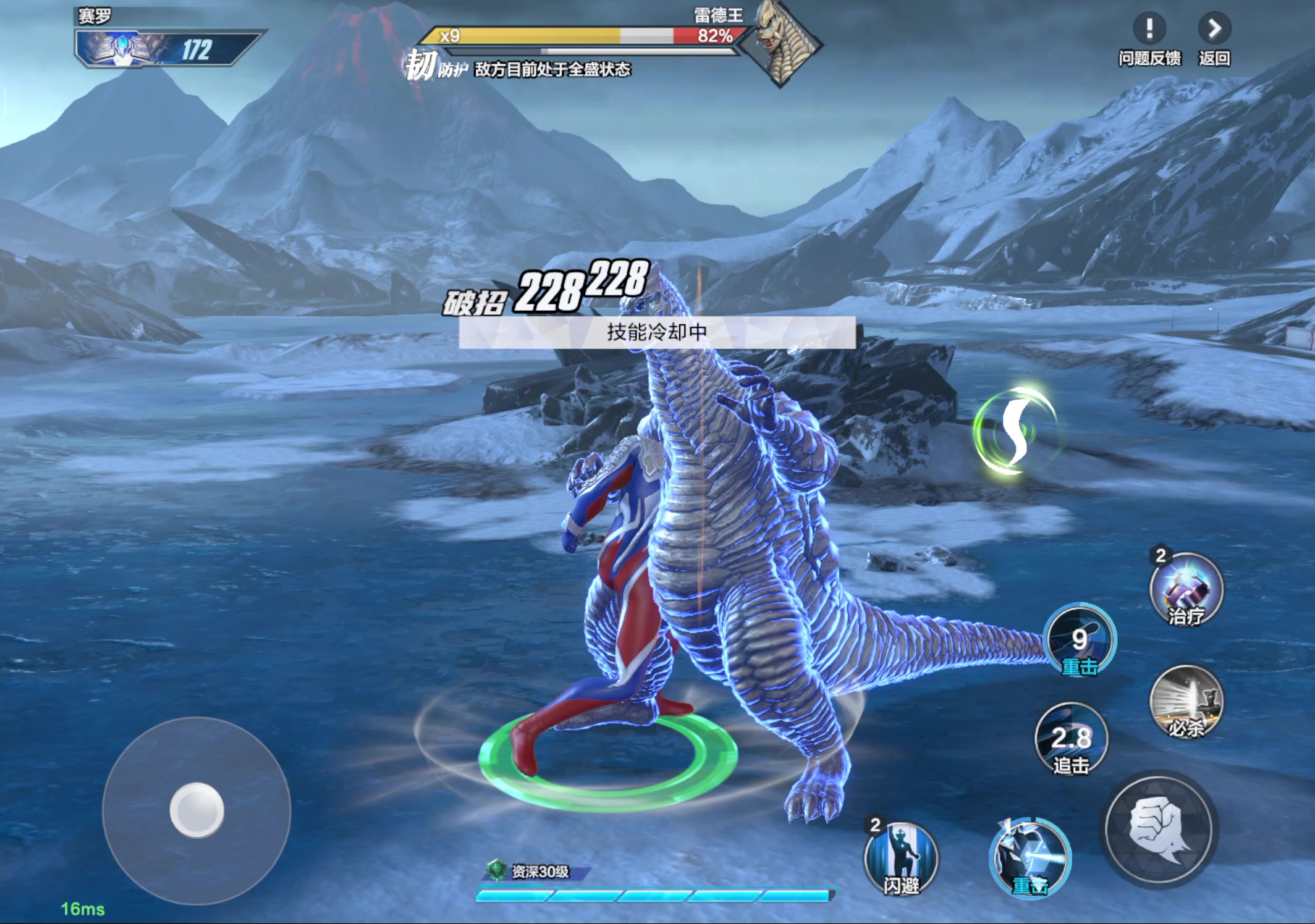Image resolution: width=1315 pixels, height=924 pixels.
Task: Select the 重击 skill showing cooldown 9
Action: pos(1080,641)
